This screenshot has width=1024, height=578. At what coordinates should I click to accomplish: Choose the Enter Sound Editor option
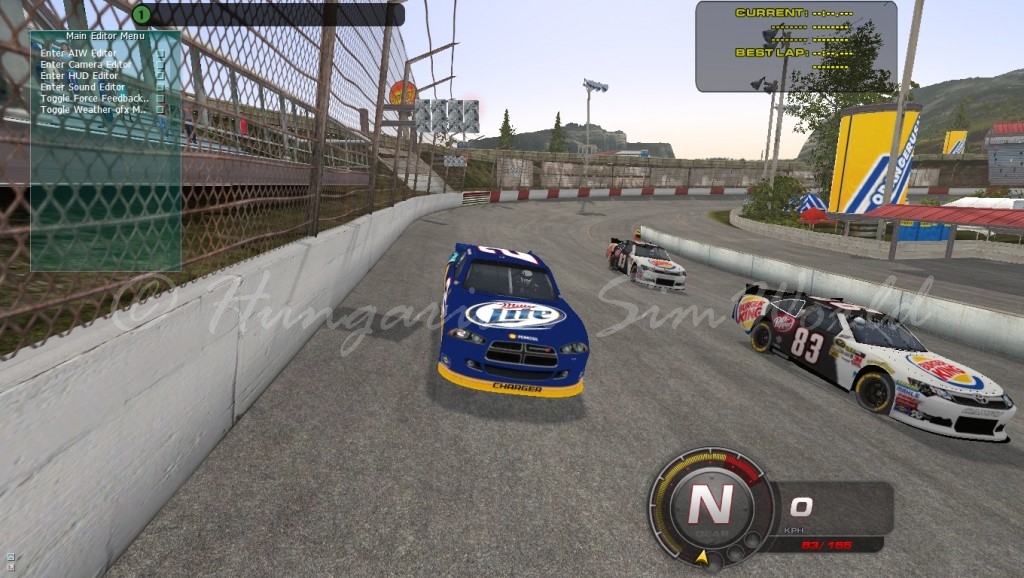point(83,87)
